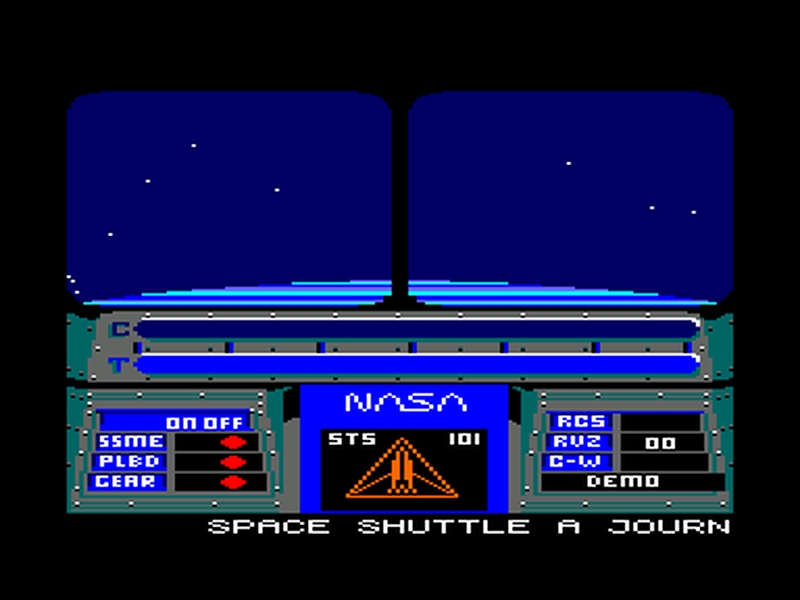Select the RCS thruster indicator
The image size is (800, 600).
coord(580,422)
